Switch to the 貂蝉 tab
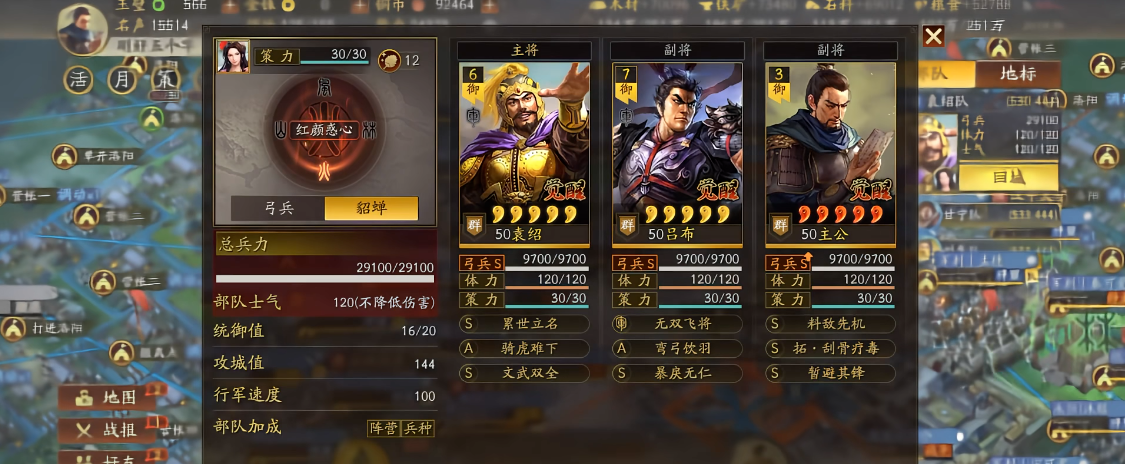This screenshot has height=464, width=1125. (371, 208)
